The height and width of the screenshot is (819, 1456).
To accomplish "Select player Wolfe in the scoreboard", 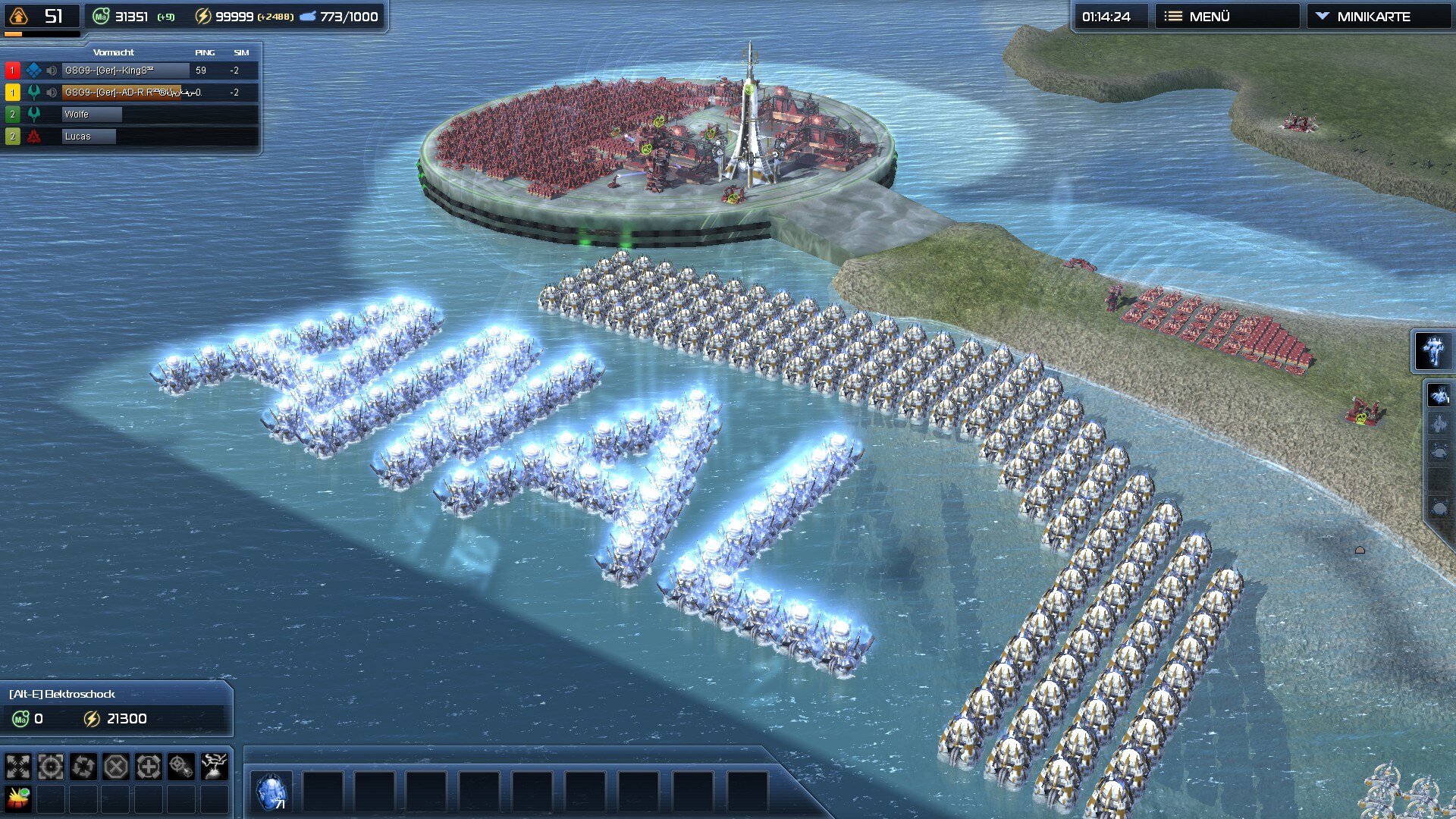I will point(91,115).
